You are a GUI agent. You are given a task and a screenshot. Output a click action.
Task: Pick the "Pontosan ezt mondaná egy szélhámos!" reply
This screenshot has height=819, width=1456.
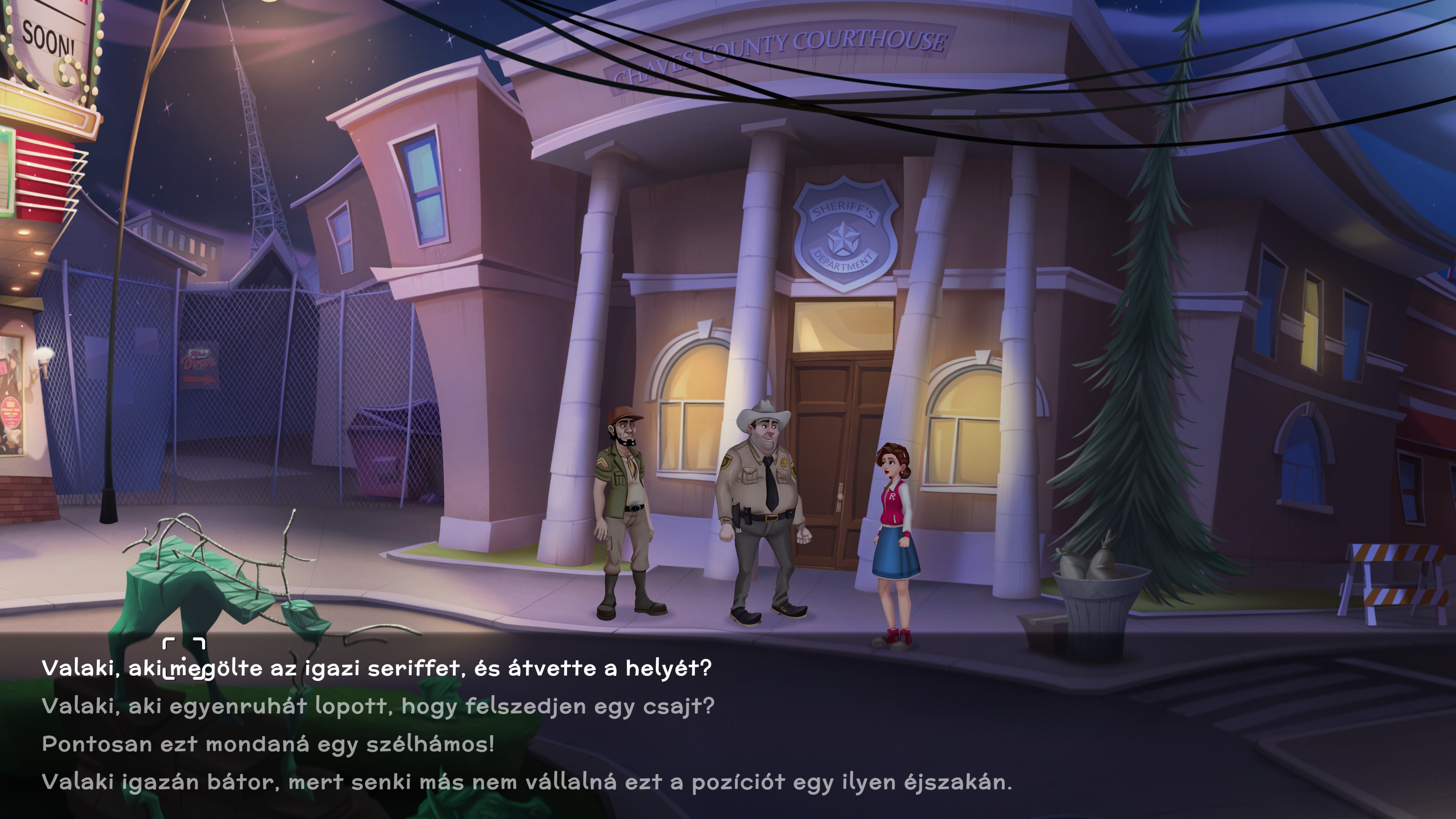(x=268, y=744)
